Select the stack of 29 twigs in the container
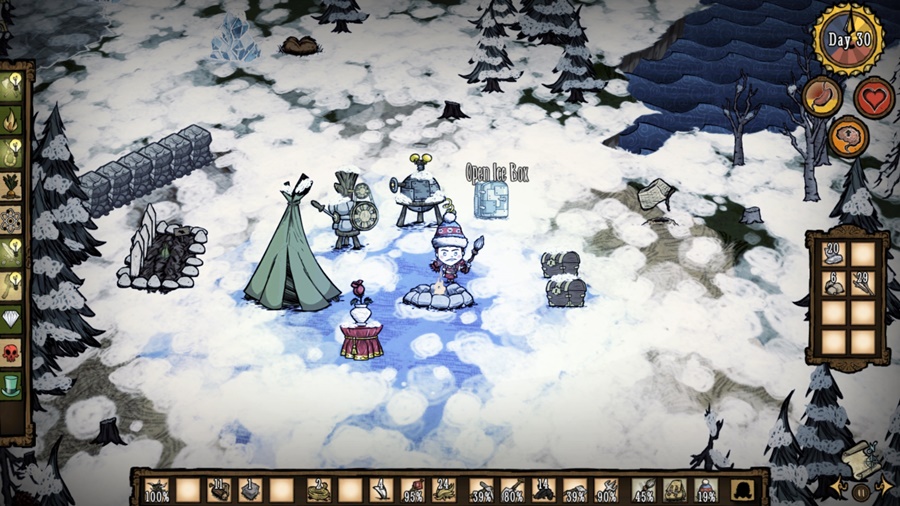Image resolution: width=900 pixels, height=506 pixels. click(863, 283)
